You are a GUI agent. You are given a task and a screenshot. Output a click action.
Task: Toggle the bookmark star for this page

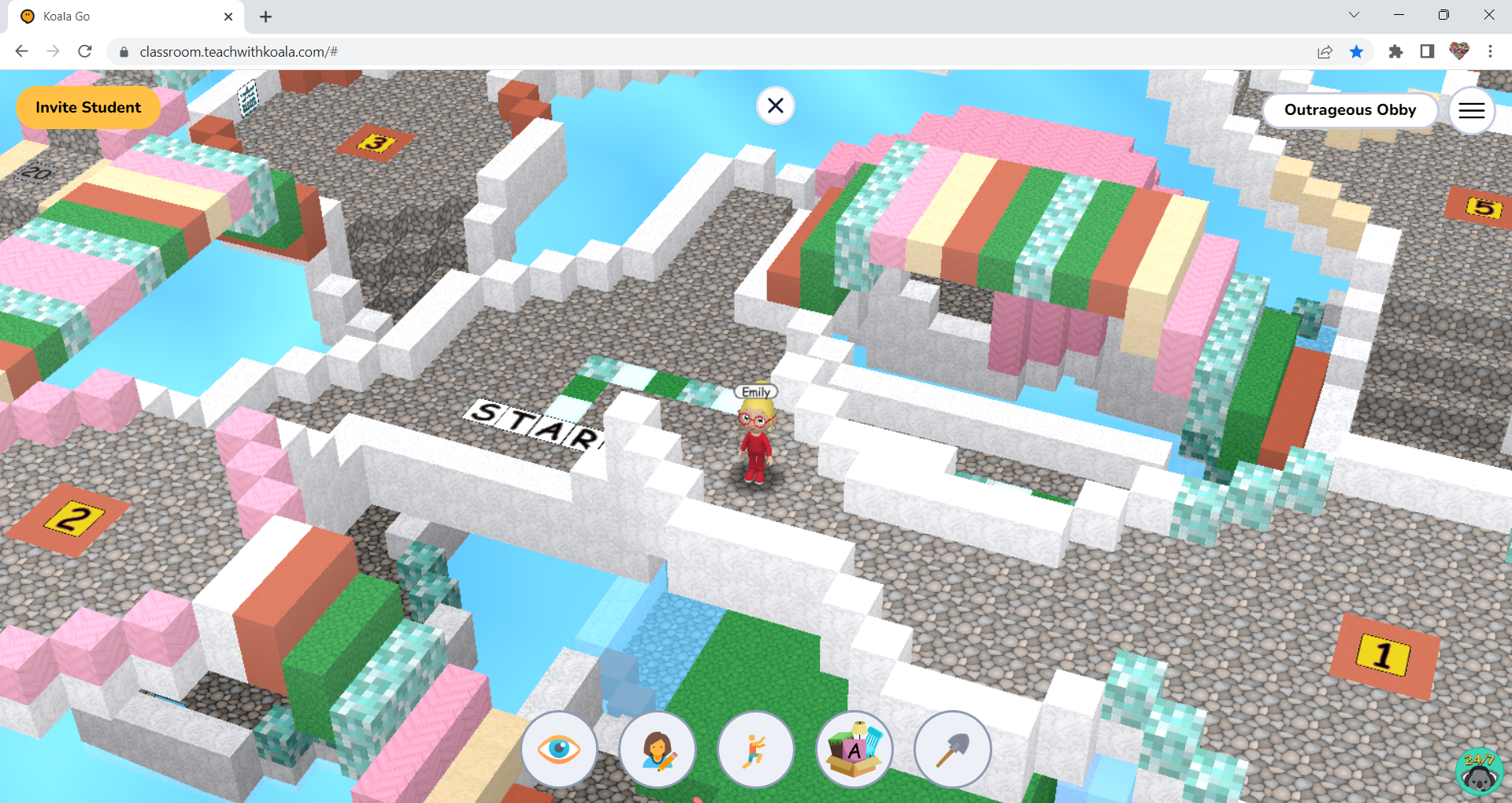tap(1357, 51)
